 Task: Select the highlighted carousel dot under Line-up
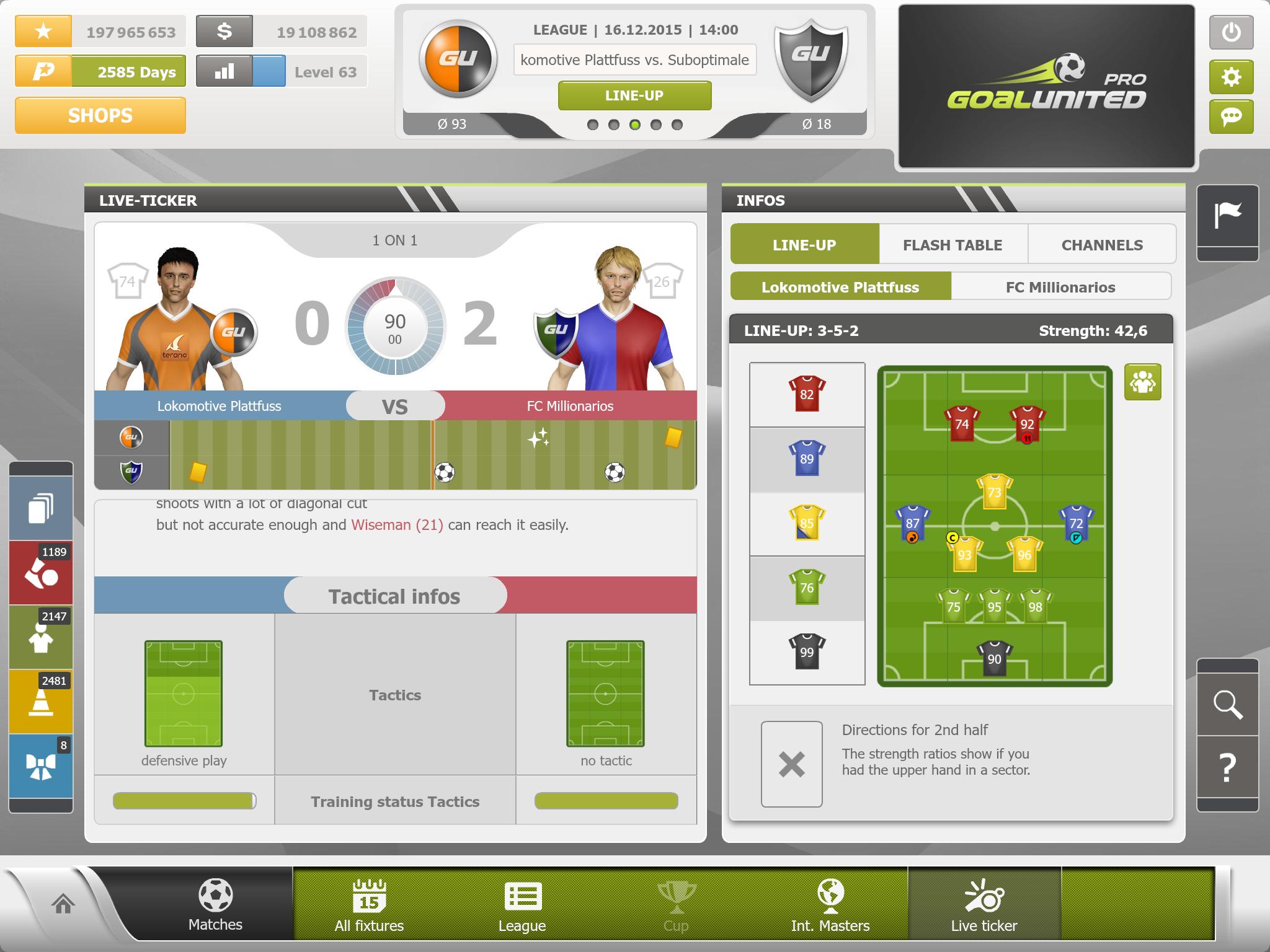pyautogui.click(x=635, y=125)
